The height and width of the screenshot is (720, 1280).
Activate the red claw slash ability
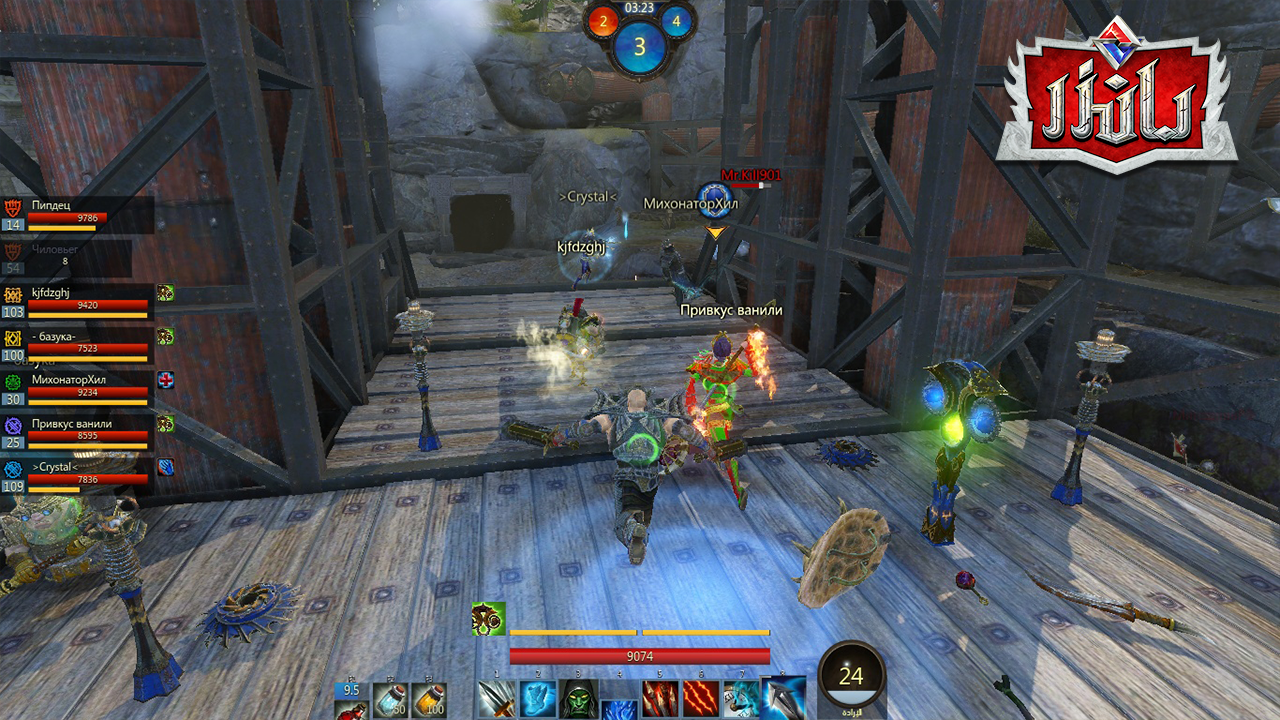(x=701, y=699)
